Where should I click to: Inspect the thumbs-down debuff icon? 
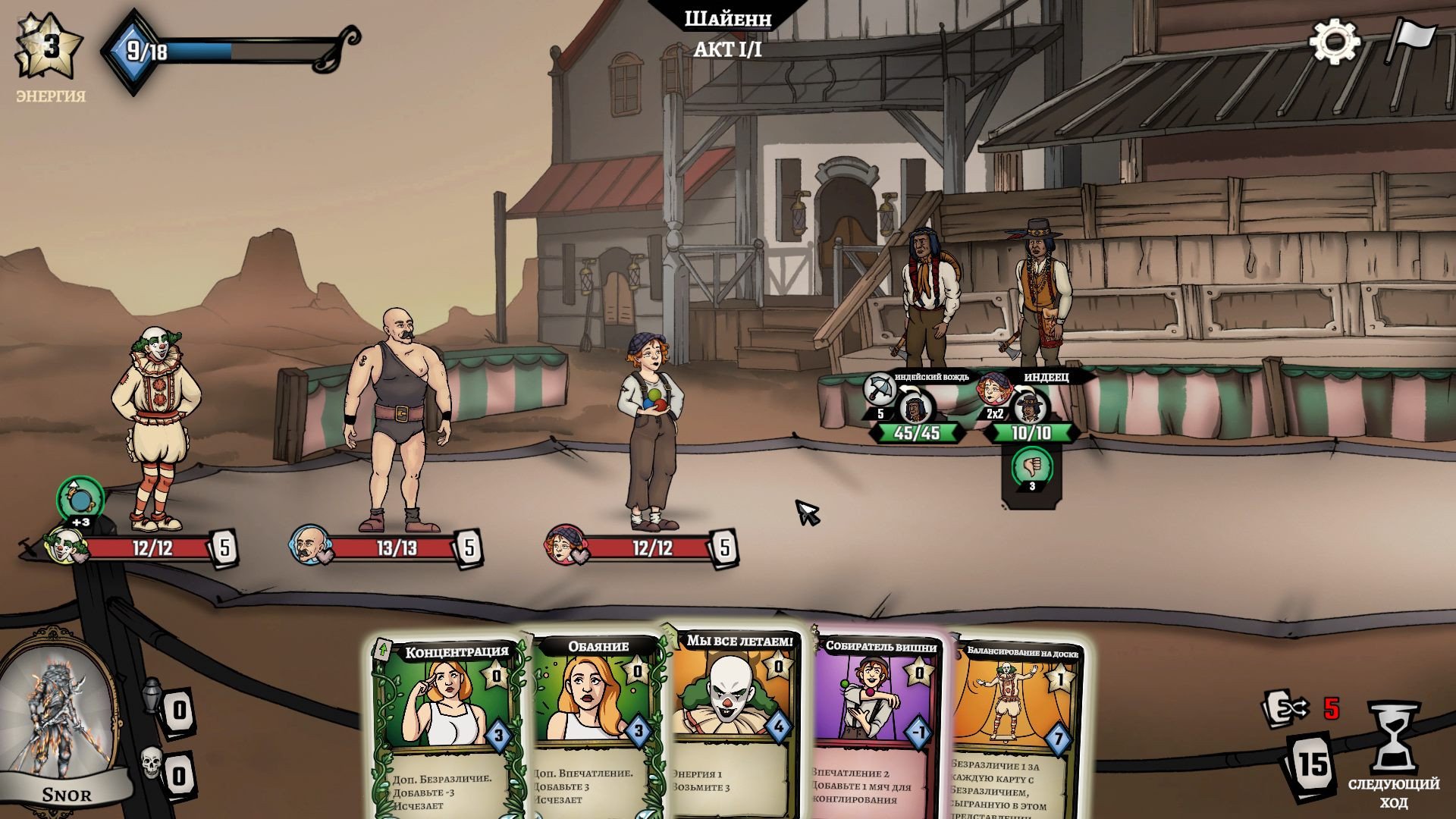pos(1031,466)
